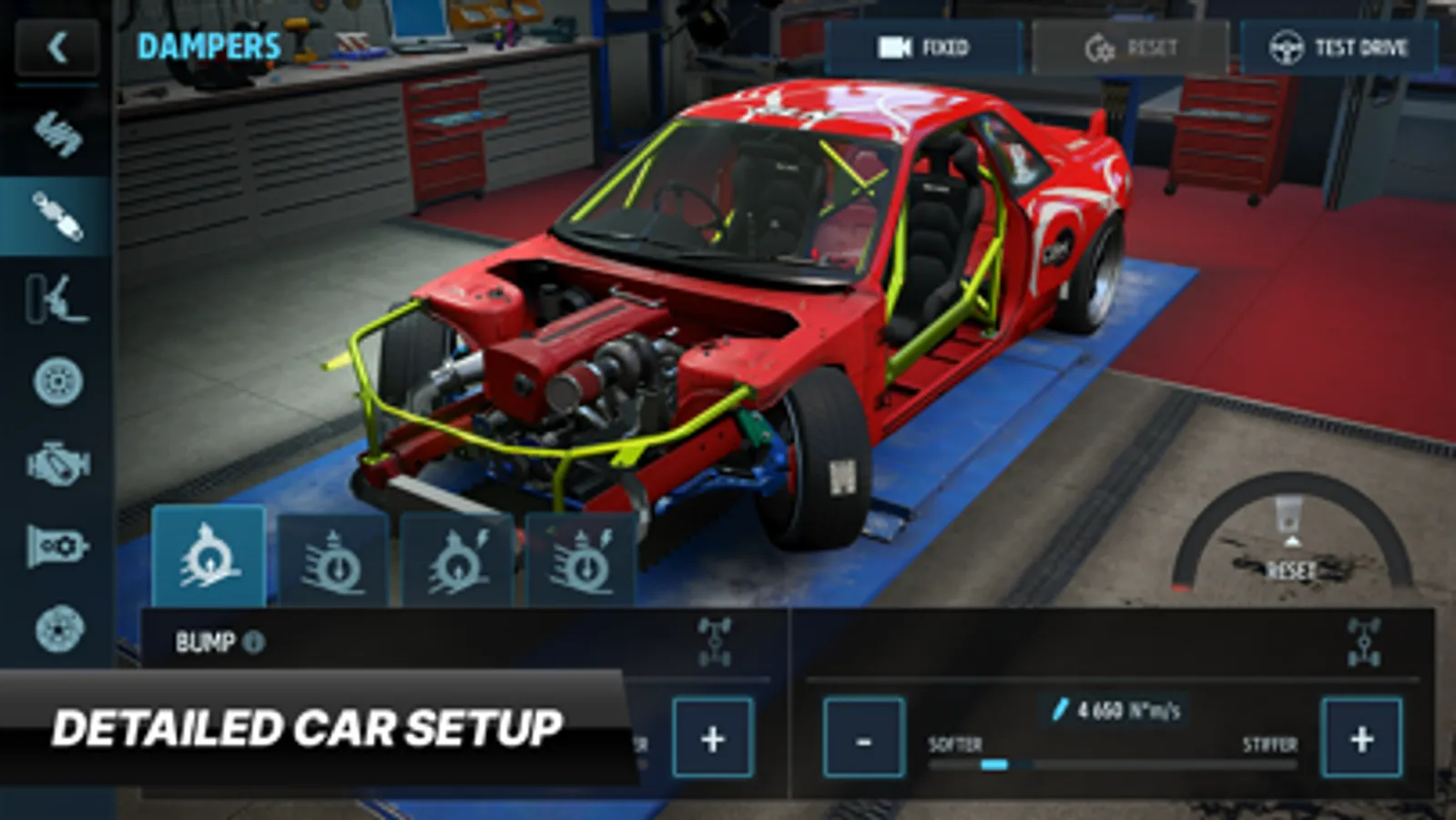The image size is (1456, 820).
Task: Increase damper stiffness with the plus stepper
Action: [x=1362, y=740]
